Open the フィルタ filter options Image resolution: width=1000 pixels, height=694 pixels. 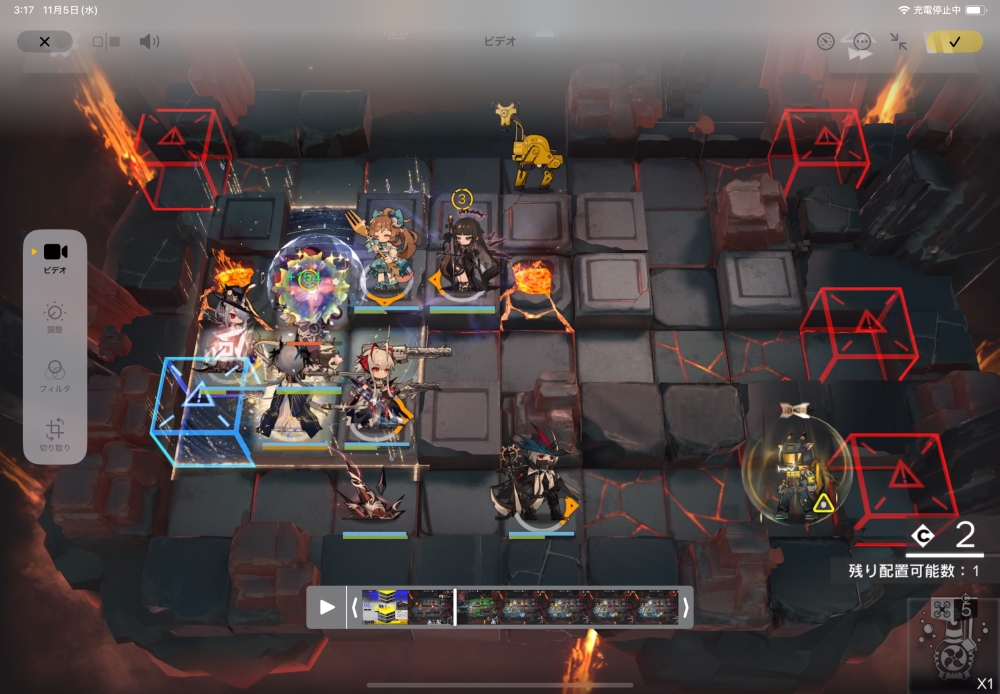point(55,375)
